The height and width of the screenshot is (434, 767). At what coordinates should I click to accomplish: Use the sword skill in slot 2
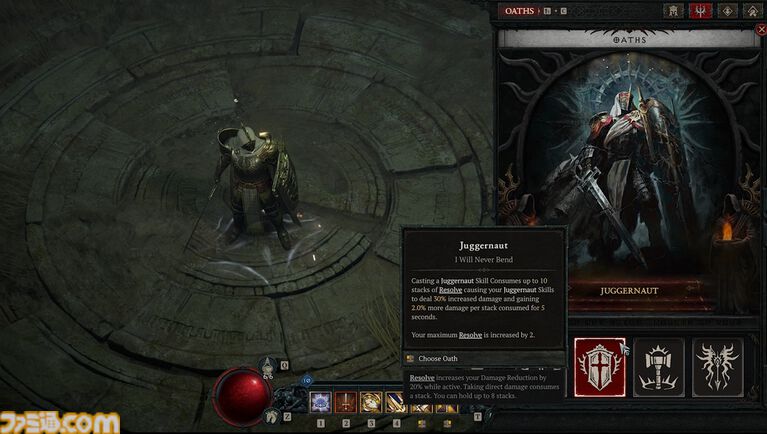click(x=346, y=403)
